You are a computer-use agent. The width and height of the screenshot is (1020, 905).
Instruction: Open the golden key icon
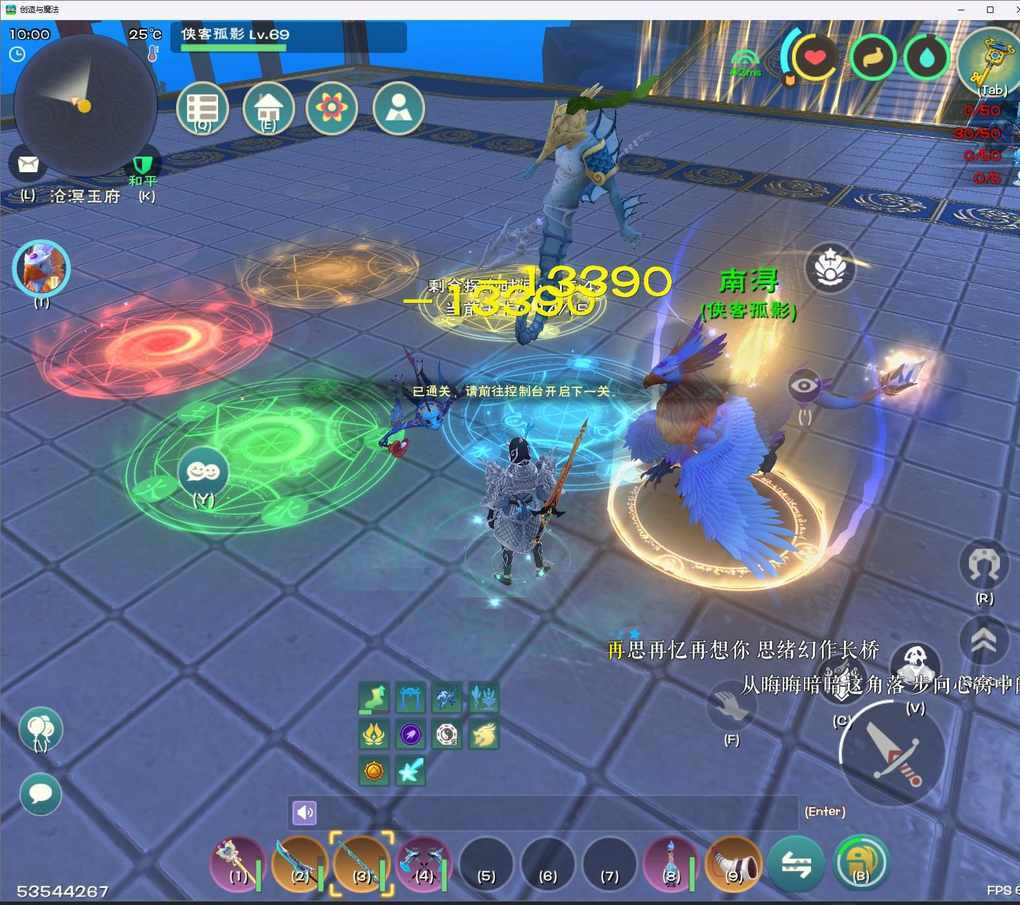pyautogui.click(x=987, y=60)
